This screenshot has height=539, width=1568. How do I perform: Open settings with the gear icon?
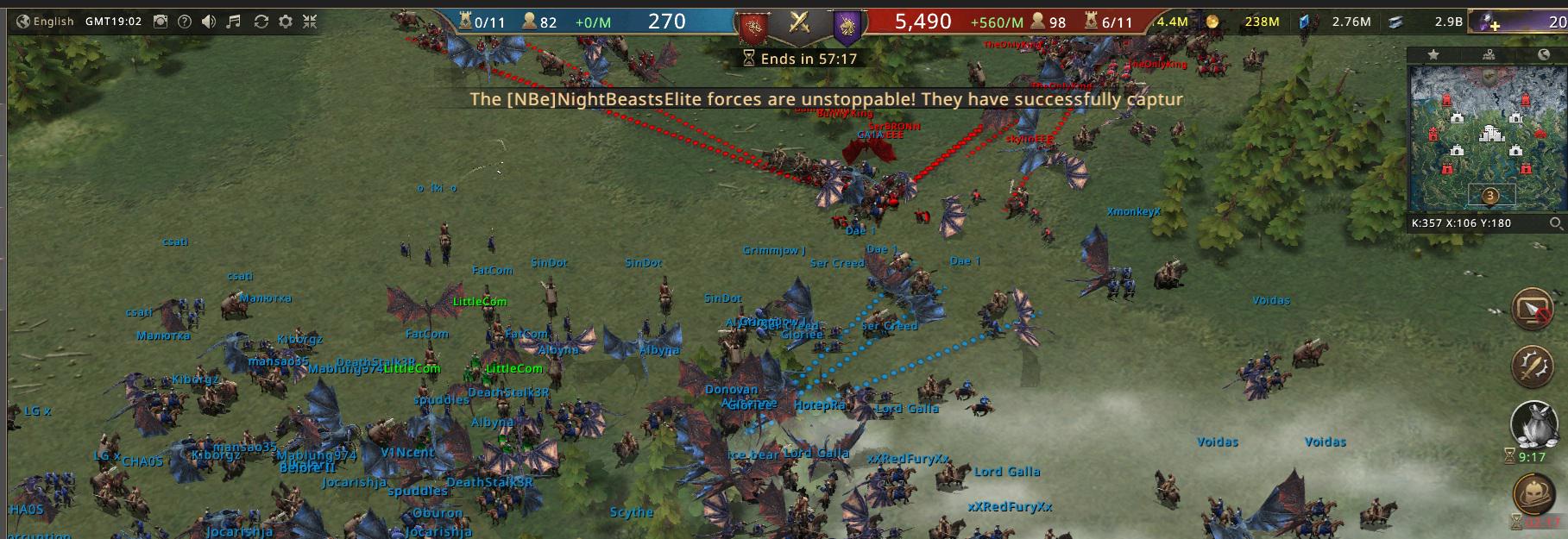point(286,22)
